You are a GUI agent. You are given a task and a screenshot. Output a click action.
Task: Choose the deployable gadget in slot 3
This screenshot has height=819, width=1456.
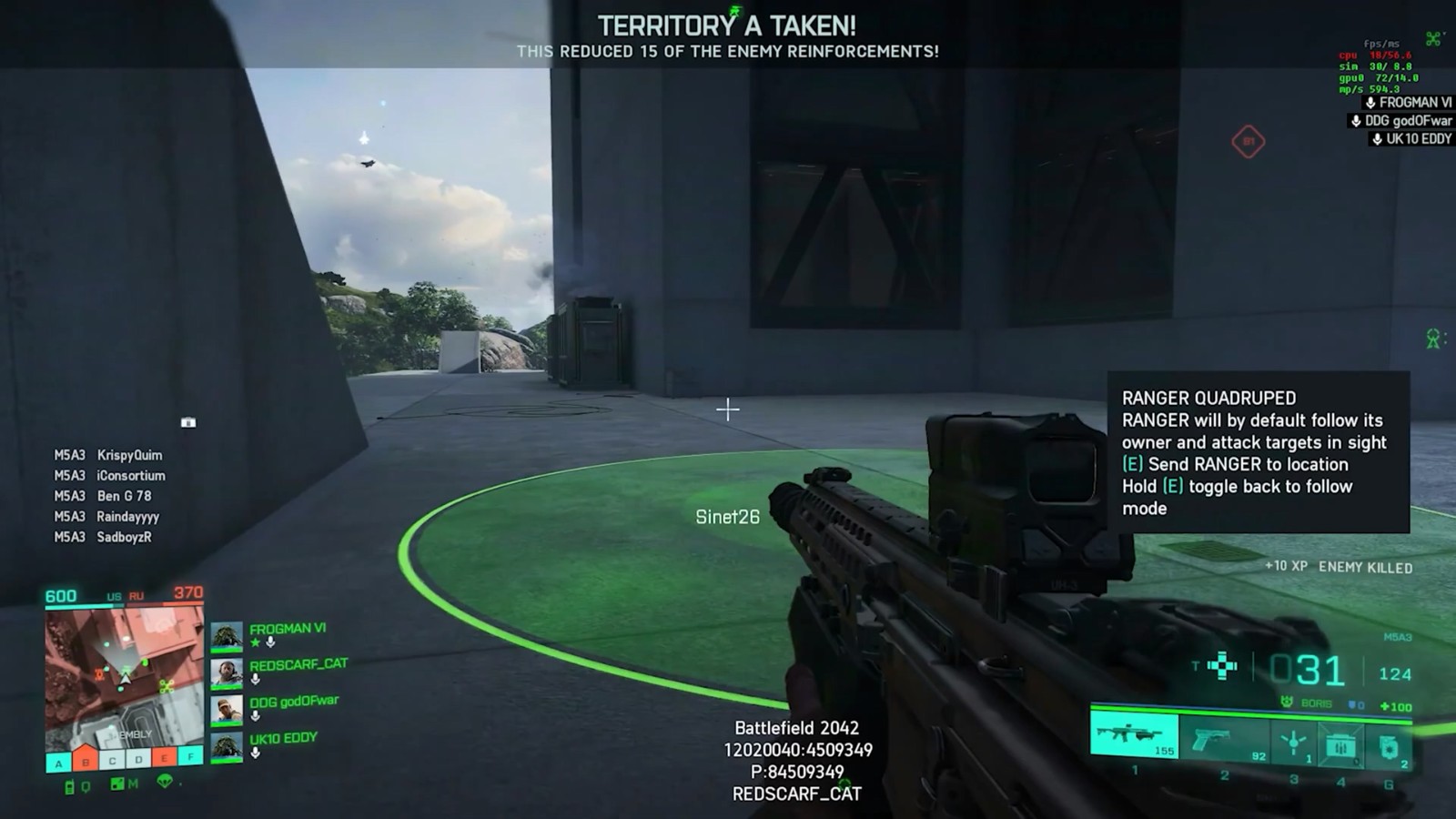pos(1293,743)
